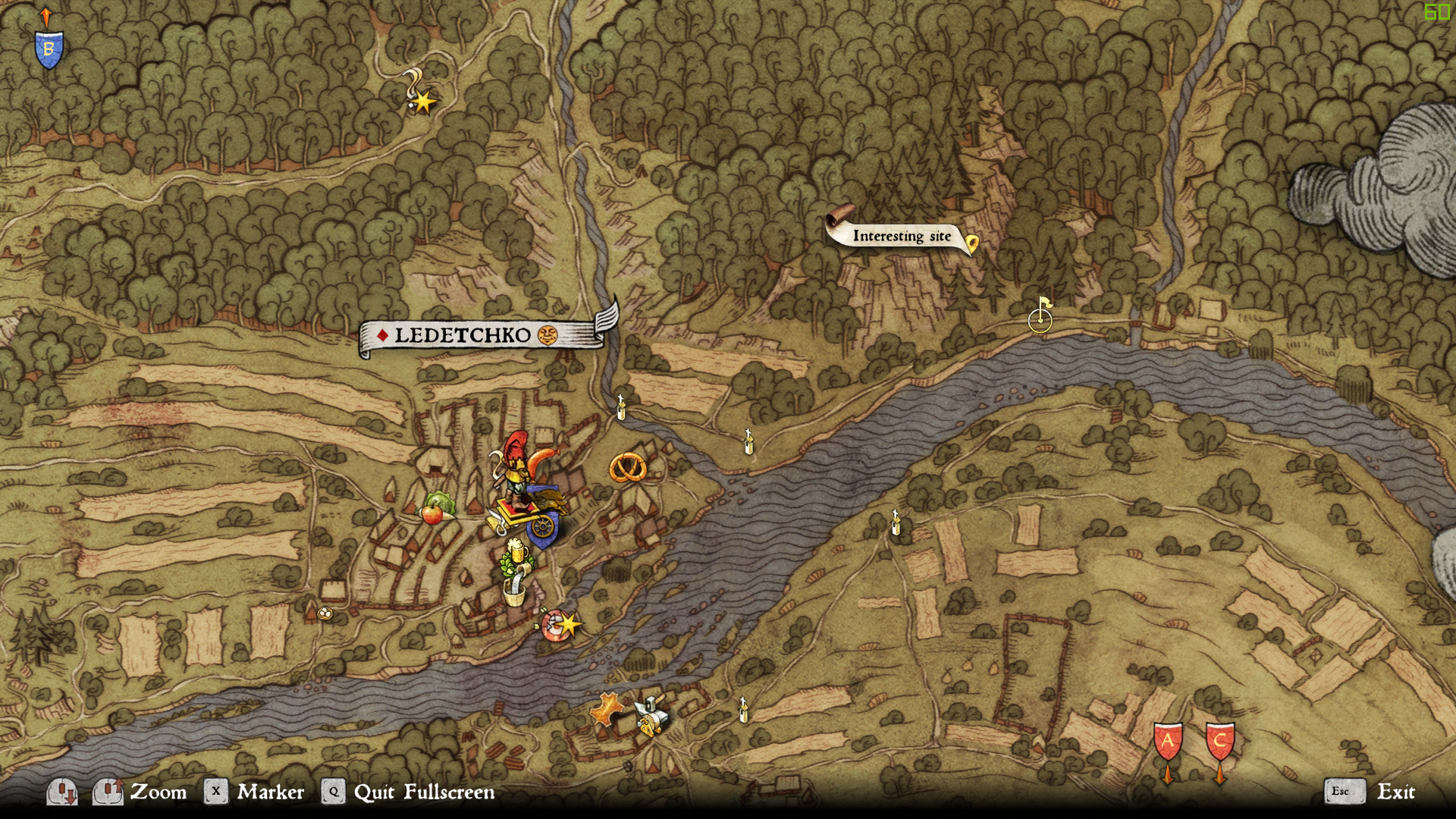
Task: Click the pretzel baker icon
Action: point(628,468)
